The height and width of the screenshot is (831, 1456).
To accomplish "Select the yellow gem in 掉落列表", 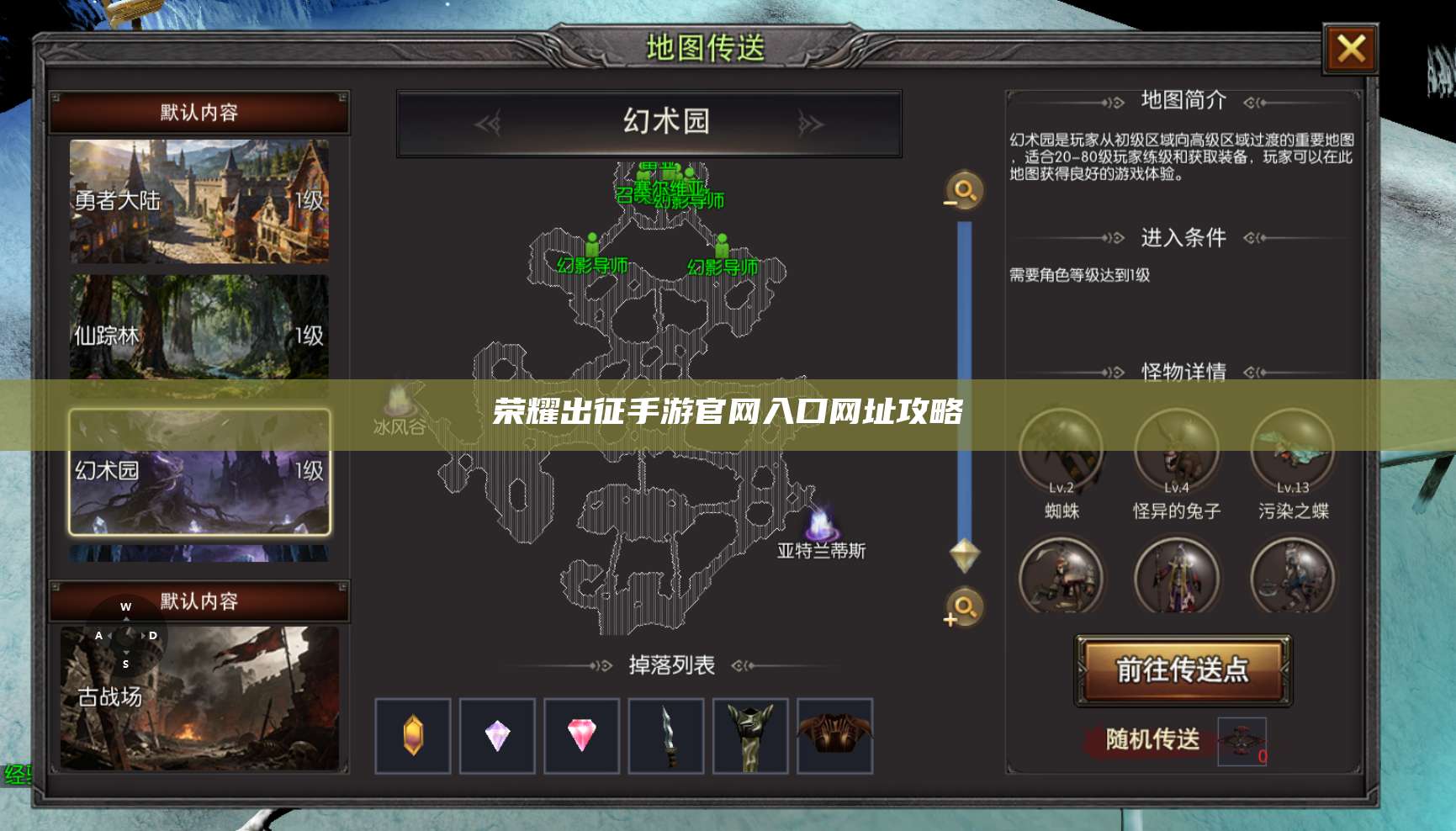I will [x=412, y=733].
